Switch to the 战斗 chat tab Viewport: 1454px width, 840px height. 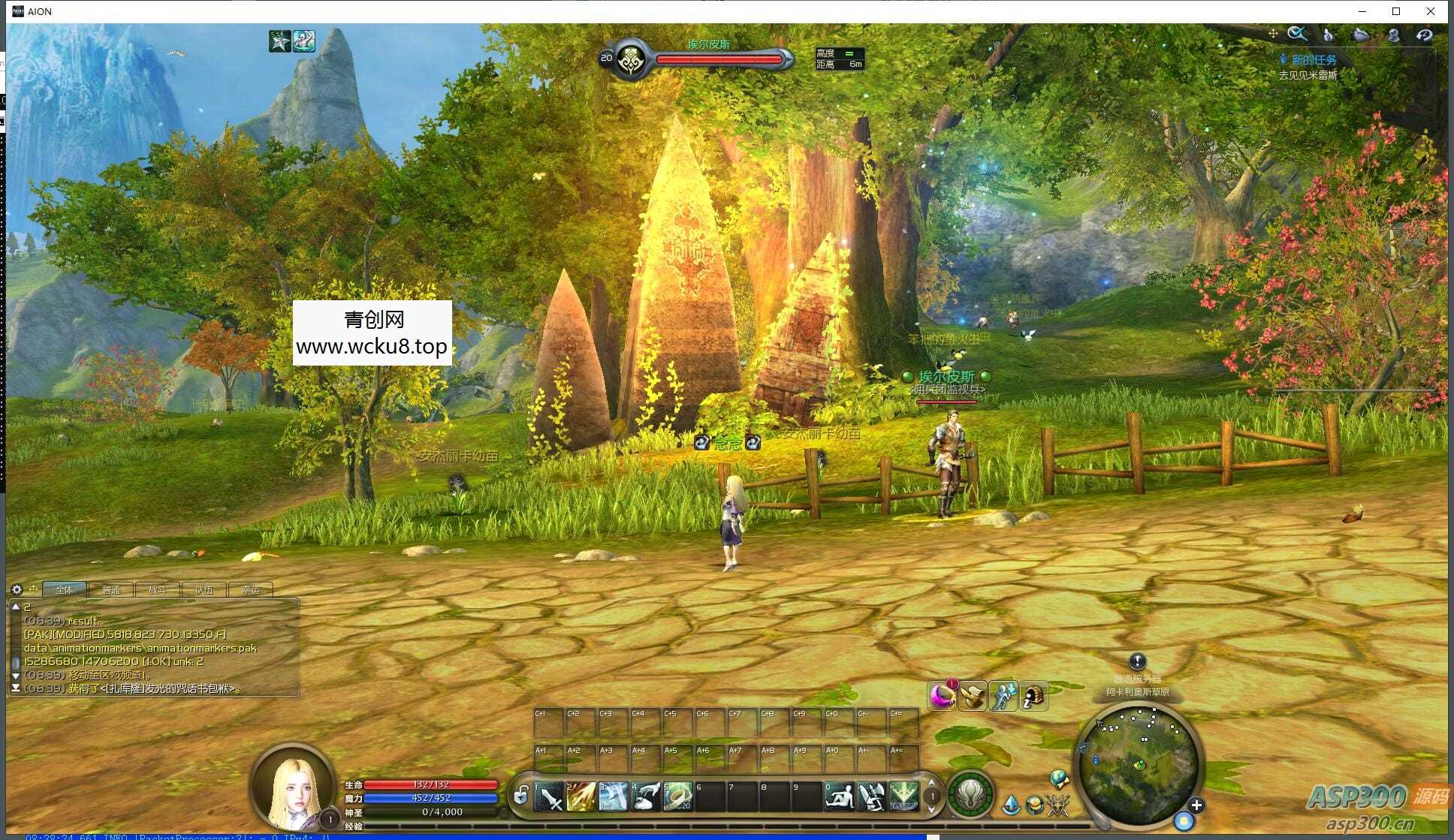[157, 590]
